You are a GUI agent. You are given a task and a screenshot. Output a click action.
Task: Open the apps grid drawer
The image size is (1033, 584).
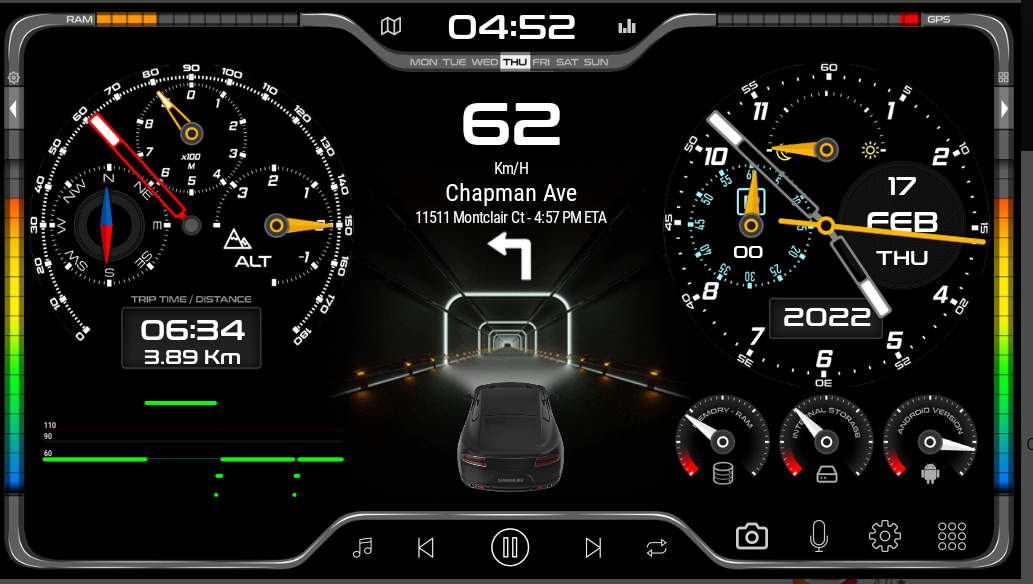click(x=952, y=537)
